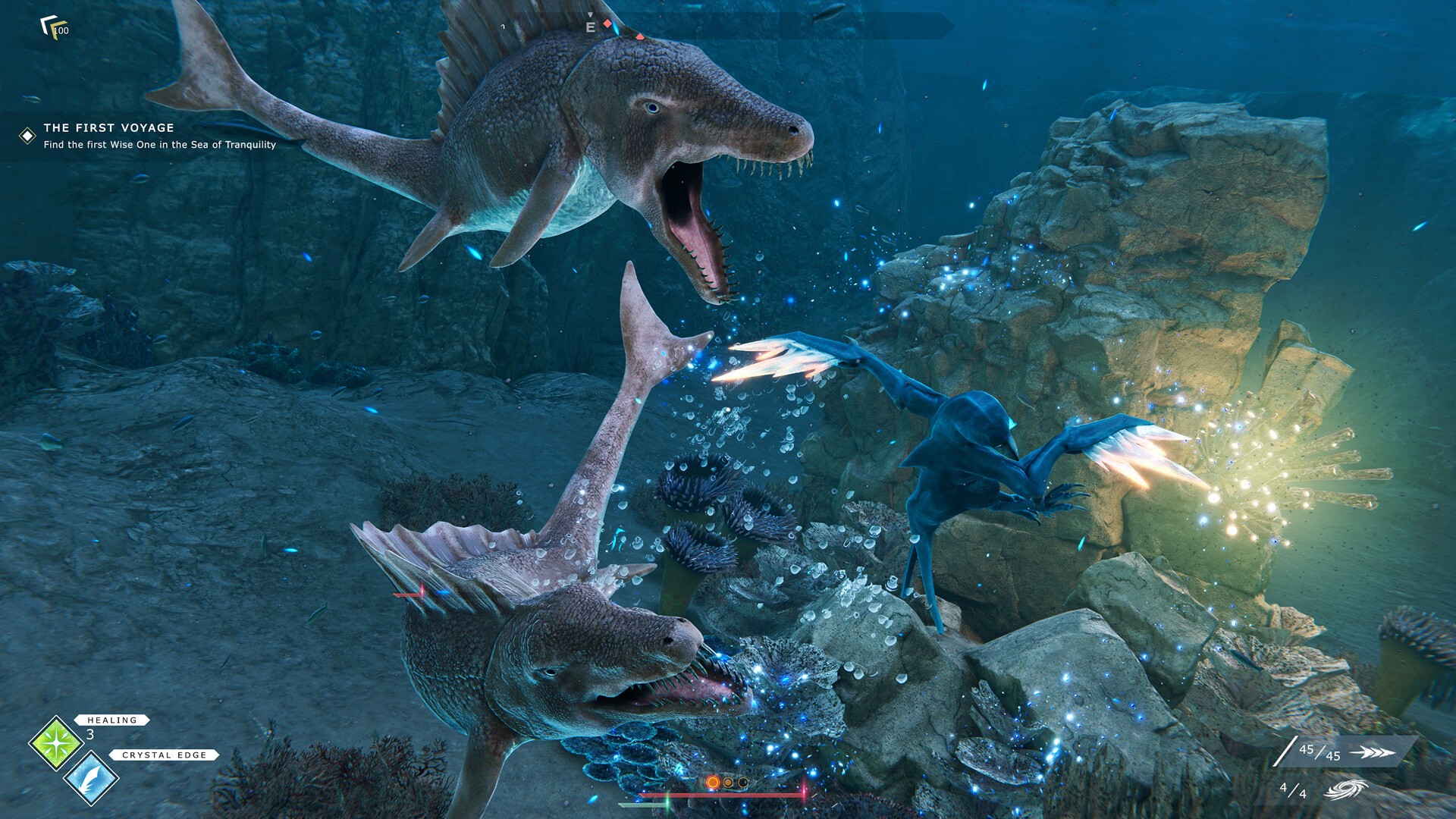Select the blue Crystal Edge ability icon
This screenshot has height=819, width=1456.
(91, 778)
